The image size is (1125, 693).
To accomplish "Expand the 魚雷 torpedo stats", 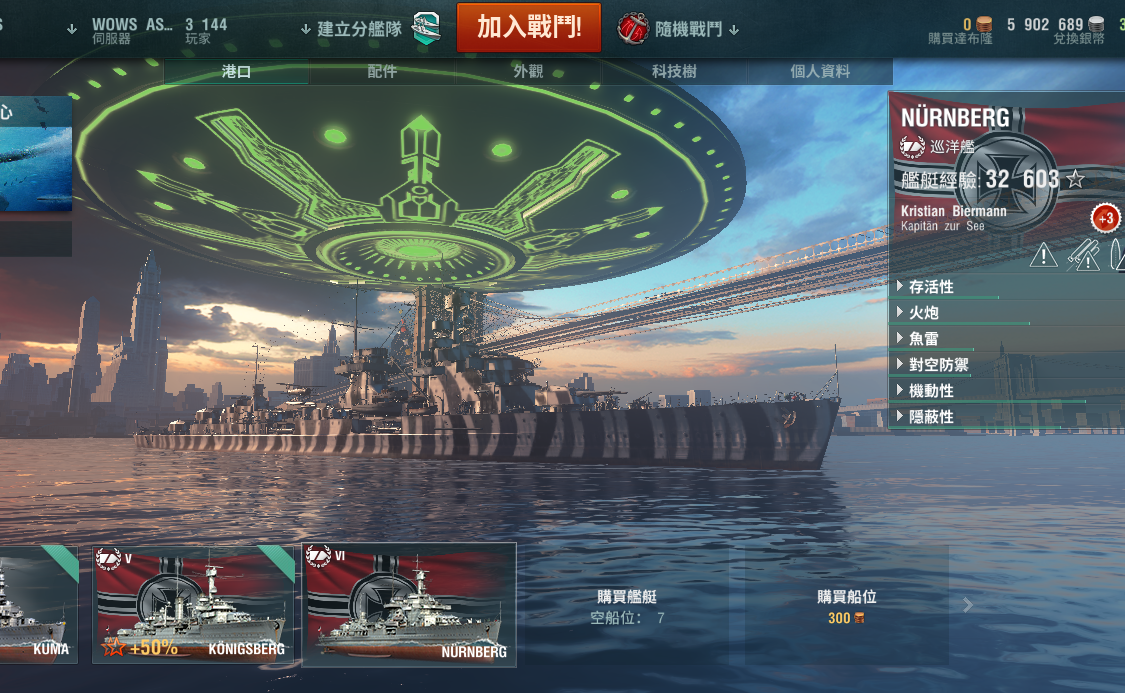I will [923, 339].
